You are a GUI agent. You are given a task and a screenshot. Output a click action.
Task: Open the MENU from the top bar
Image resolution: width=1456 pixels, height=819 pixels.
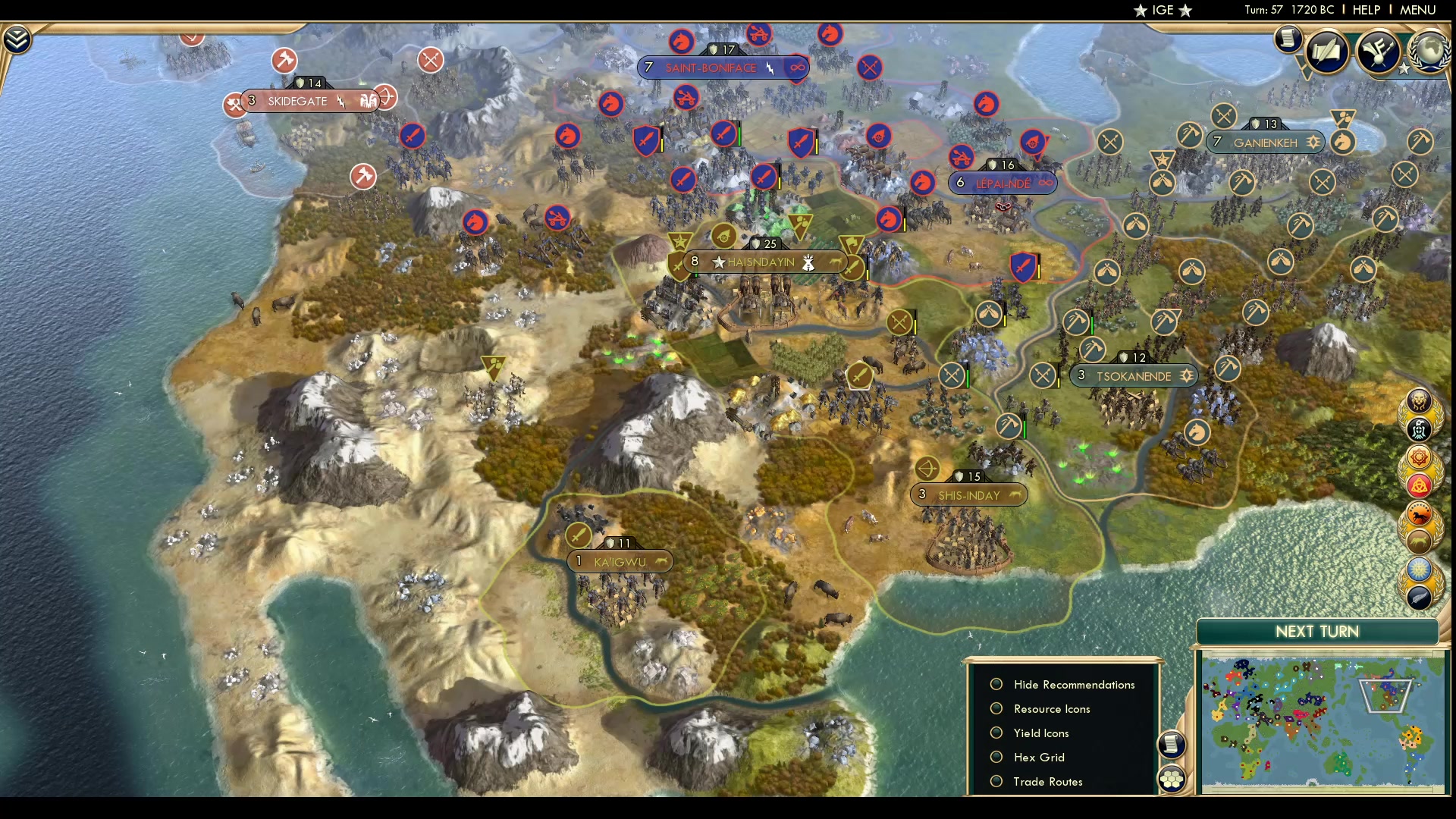[x=1417, y=10]
